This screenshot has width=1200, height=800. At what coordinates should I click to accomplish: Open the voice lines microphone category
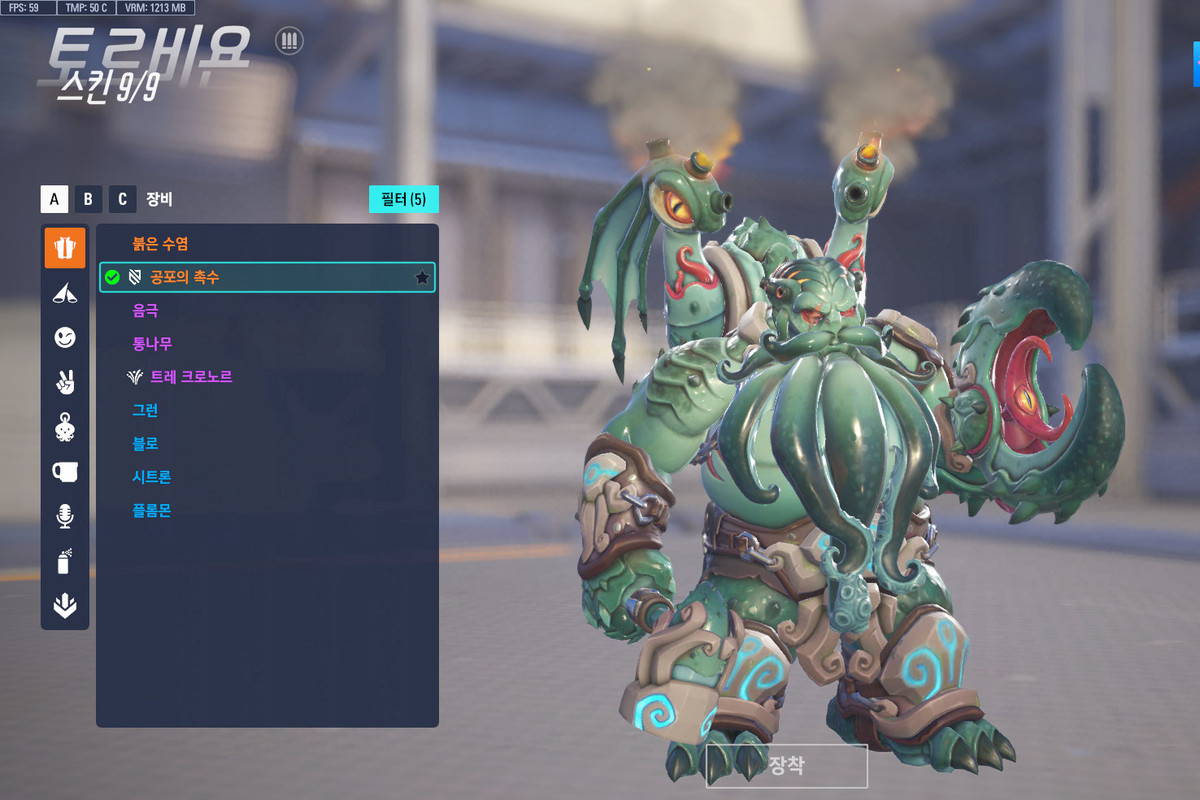(65, 516)
